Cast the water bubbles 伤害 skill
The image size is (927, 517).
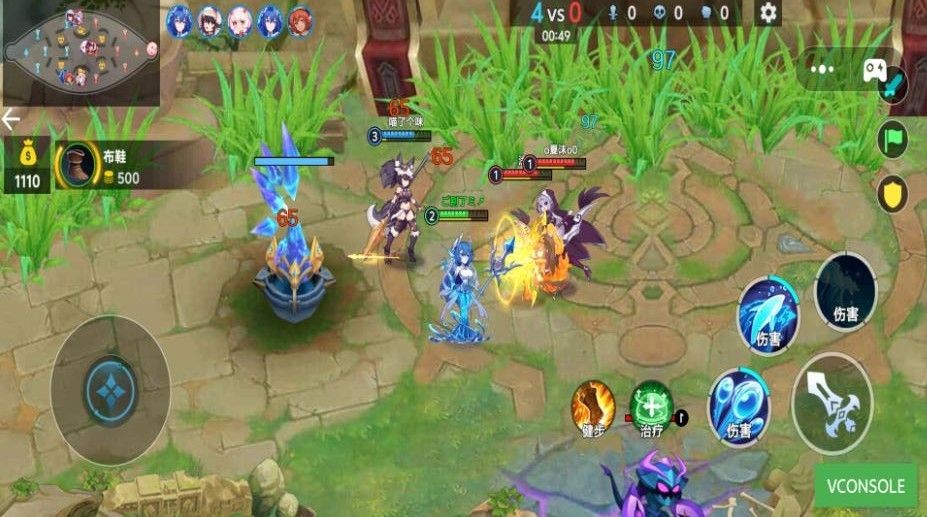(x=739, y=404)
